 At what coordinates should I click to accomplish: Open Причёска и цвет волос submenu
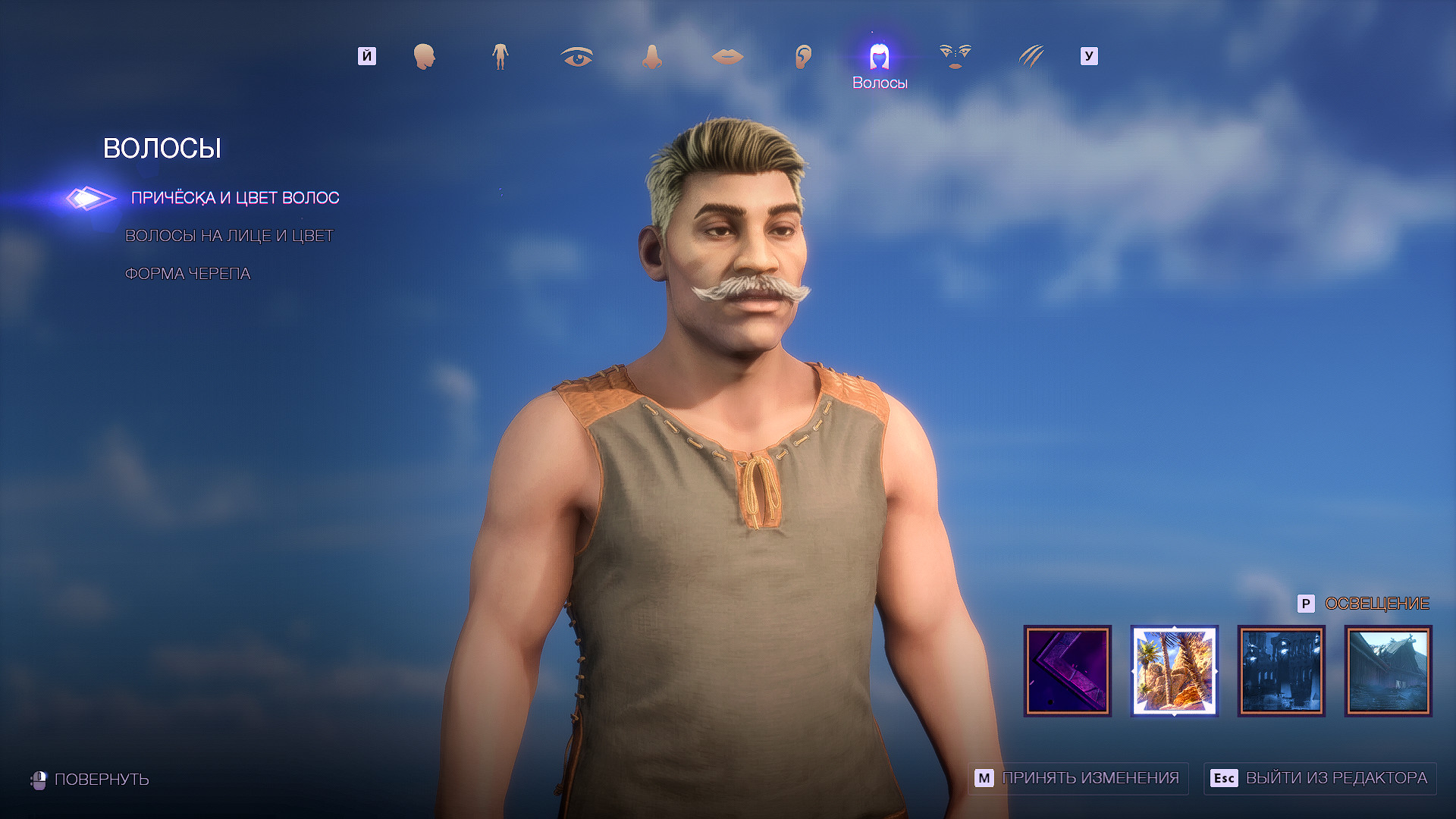[235, 198]
